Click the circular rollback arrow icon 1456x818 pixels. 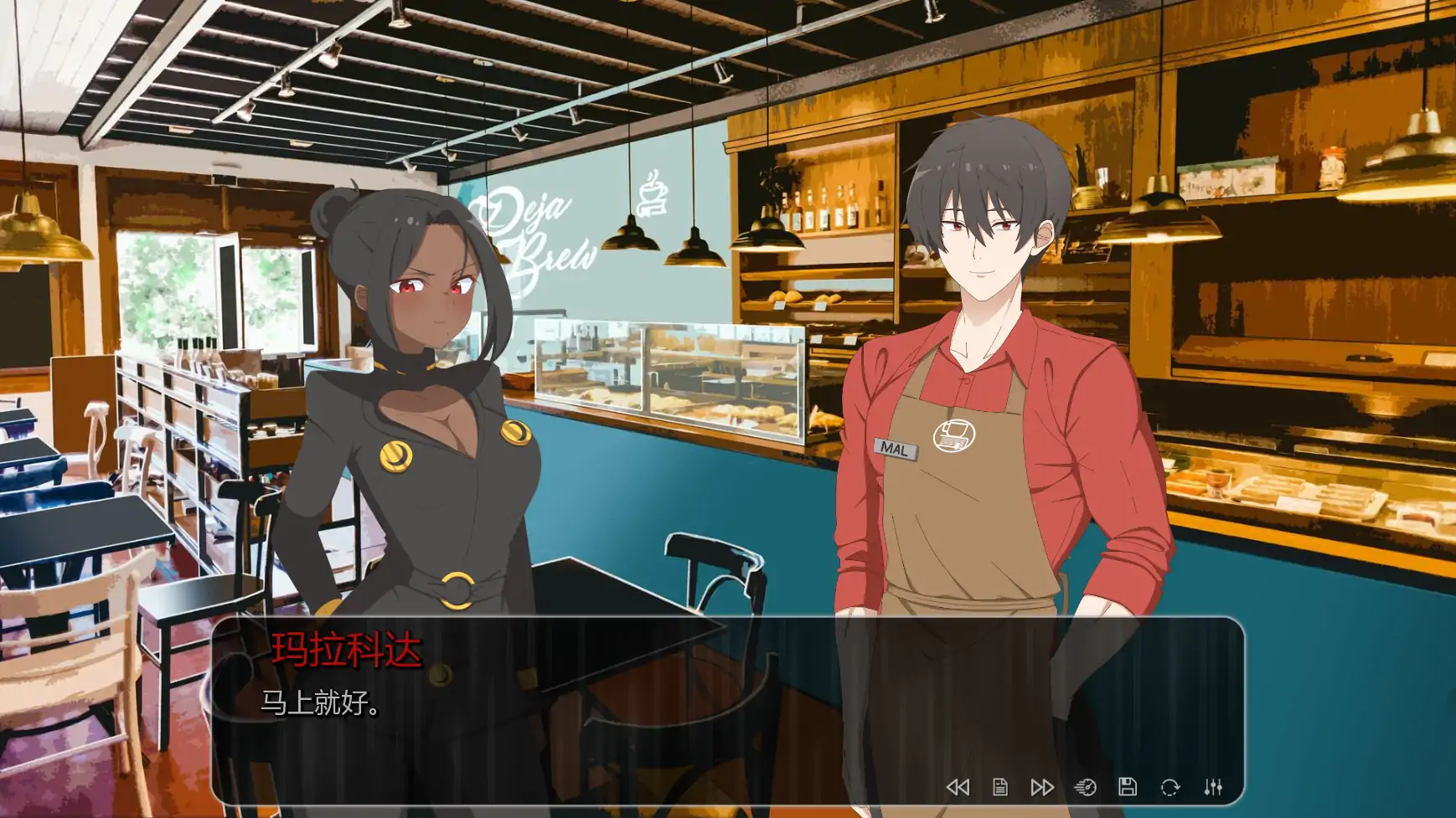1170,785
